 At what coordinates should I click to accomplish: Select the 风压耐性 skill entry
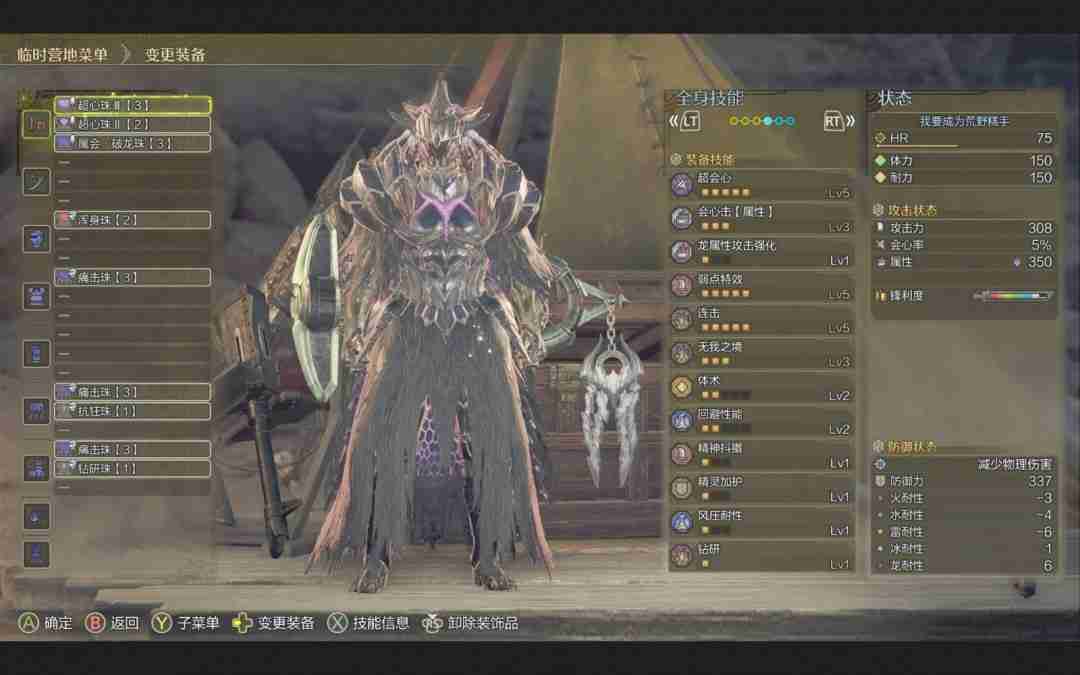762,522
